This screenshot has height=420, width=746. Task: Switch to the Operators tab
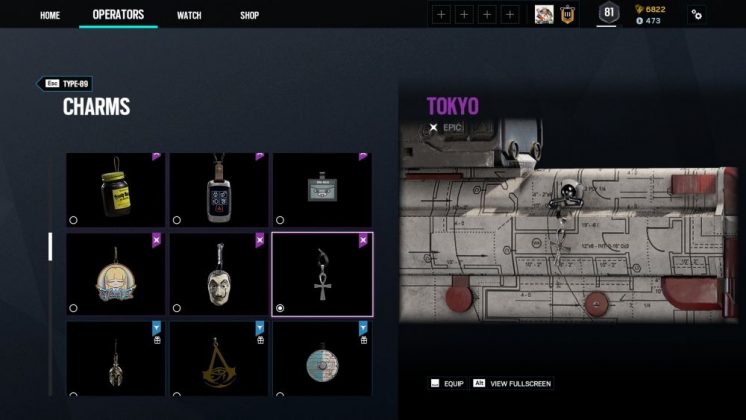click(x=118, y=15)
